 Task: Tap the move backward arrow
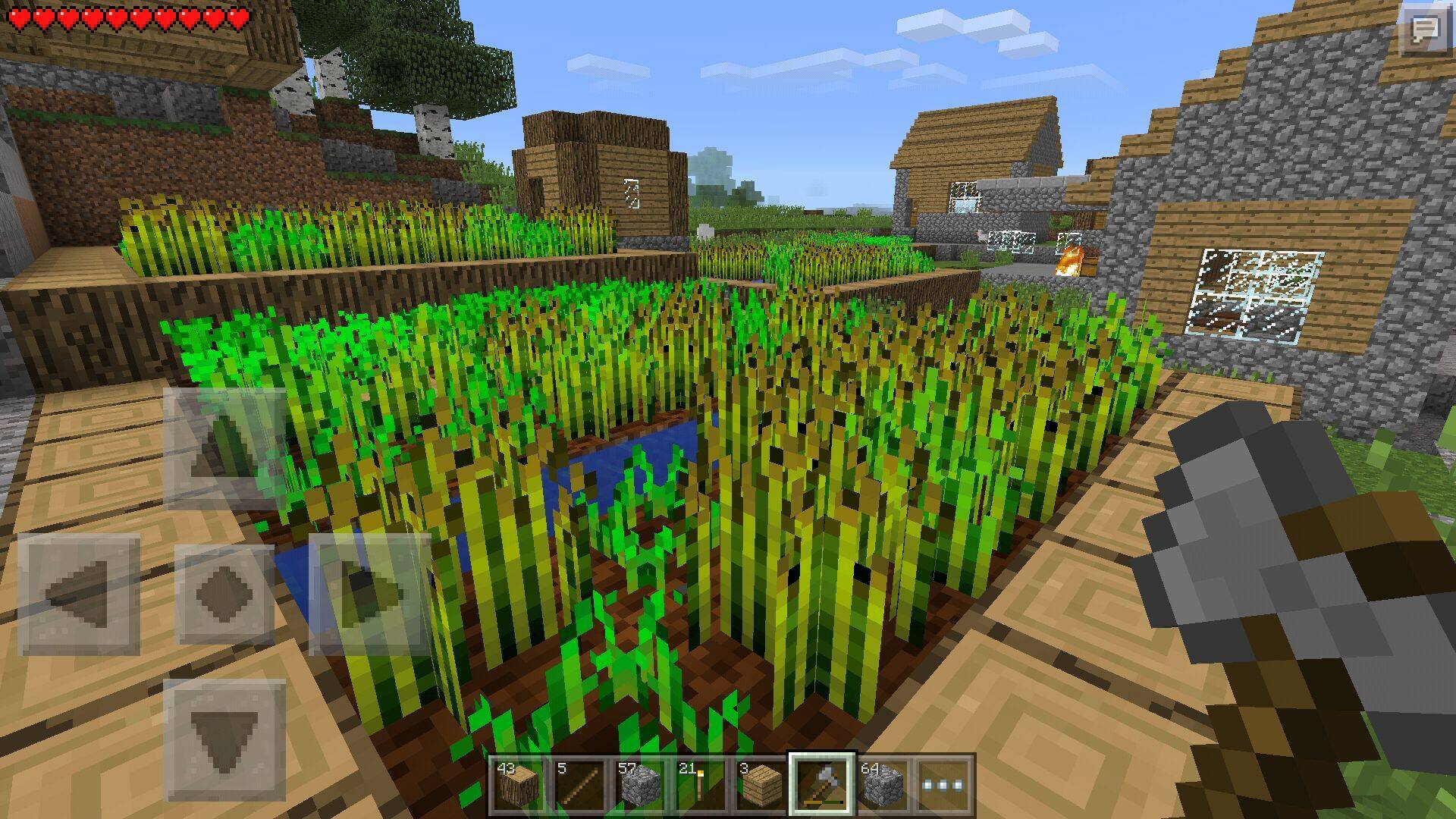click(224, 740)
